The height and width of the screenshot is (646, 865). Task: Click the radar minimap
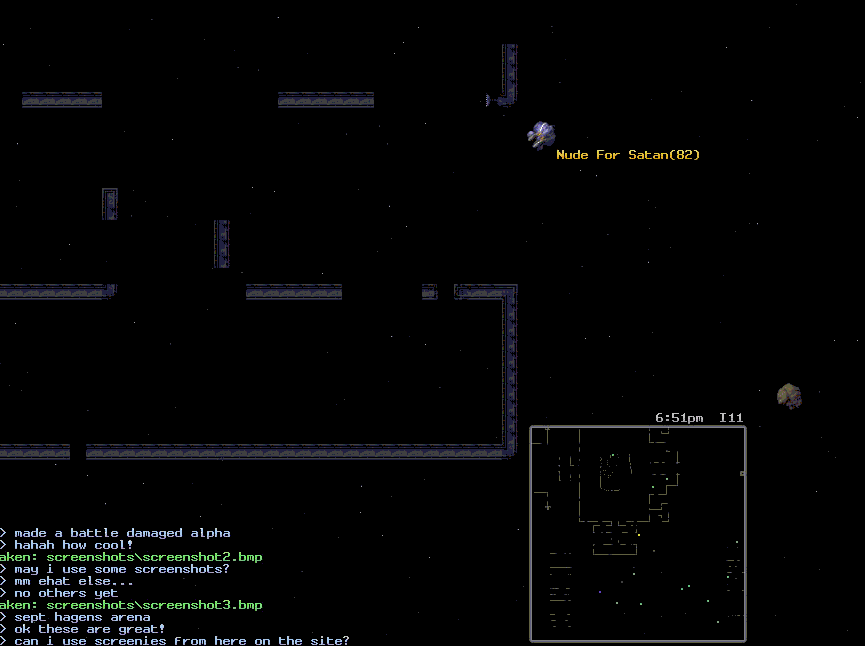(x=637, y=533)
